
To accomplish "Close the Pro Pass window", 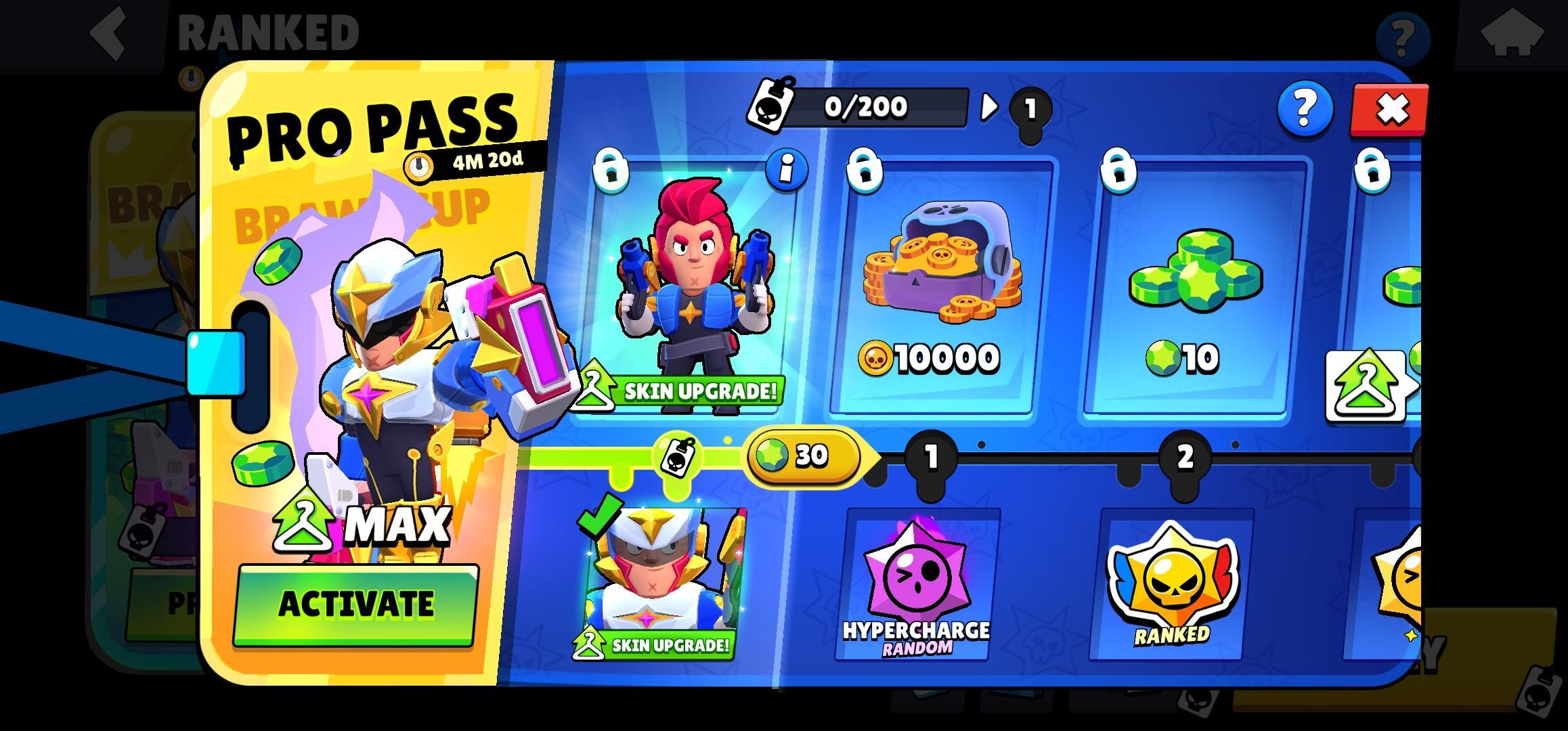I will coord(1390,110).
